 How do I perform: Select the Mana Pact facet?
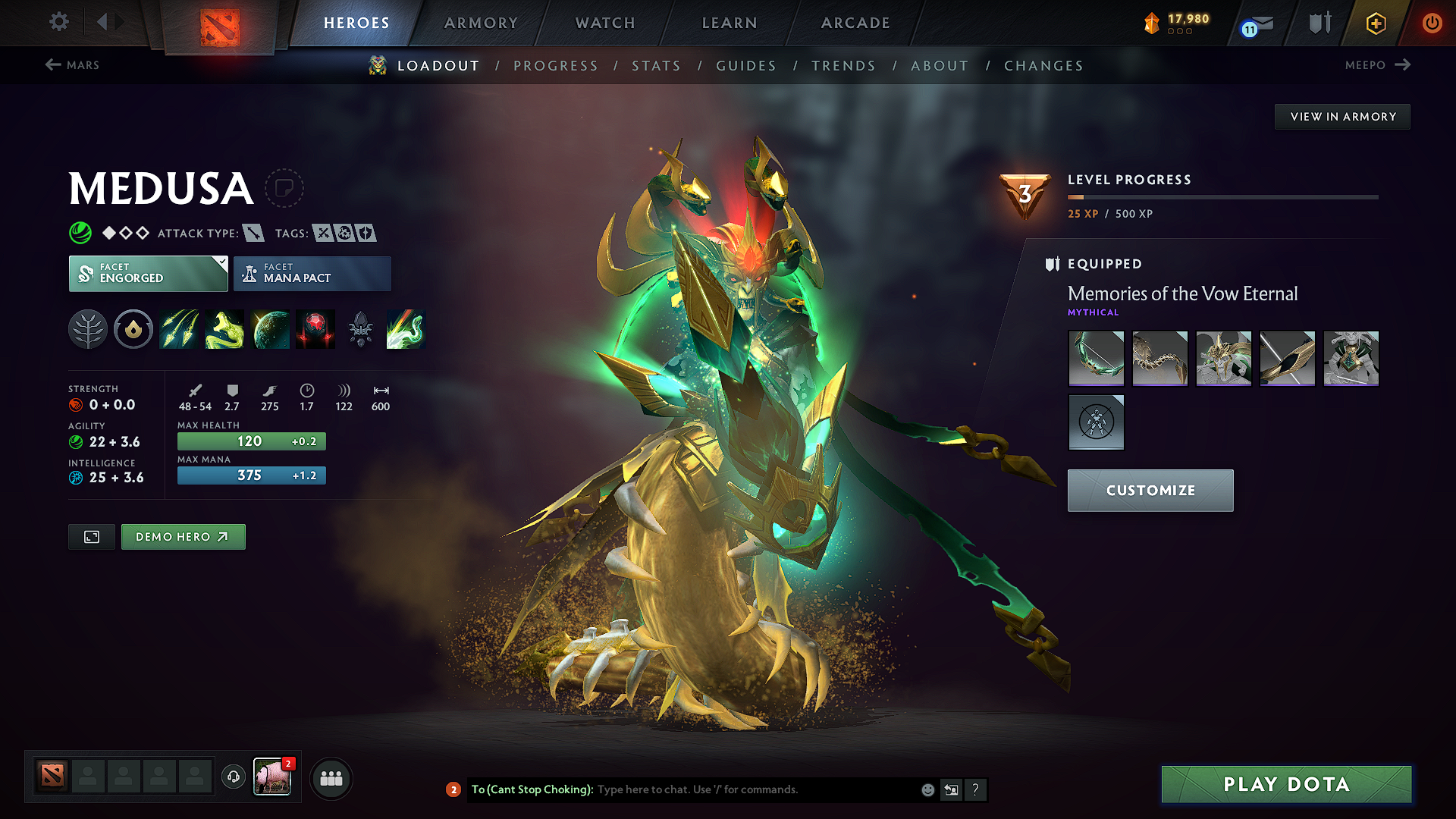tap(312, 273)
